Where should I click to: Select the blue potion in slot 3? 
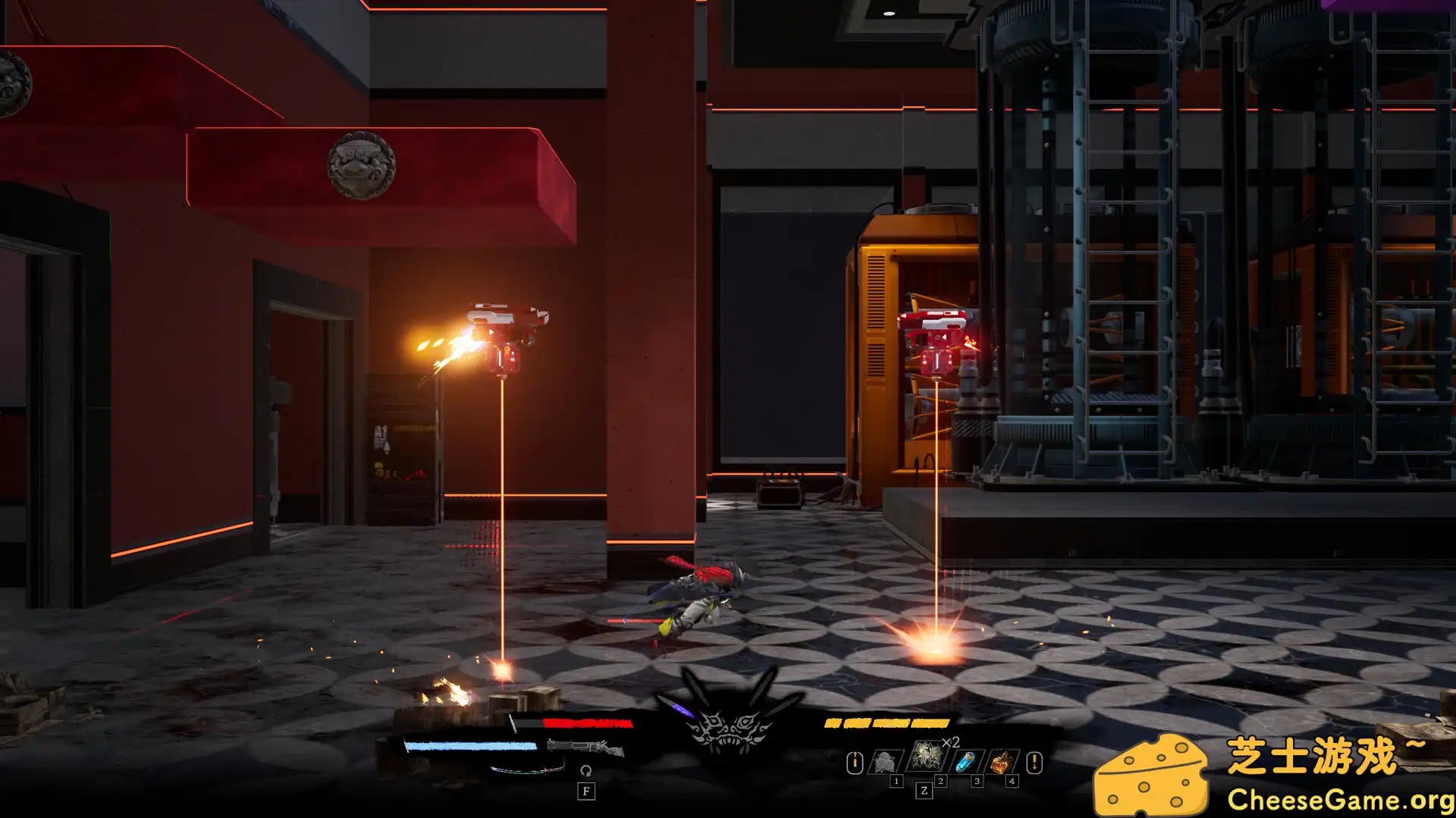965,762
